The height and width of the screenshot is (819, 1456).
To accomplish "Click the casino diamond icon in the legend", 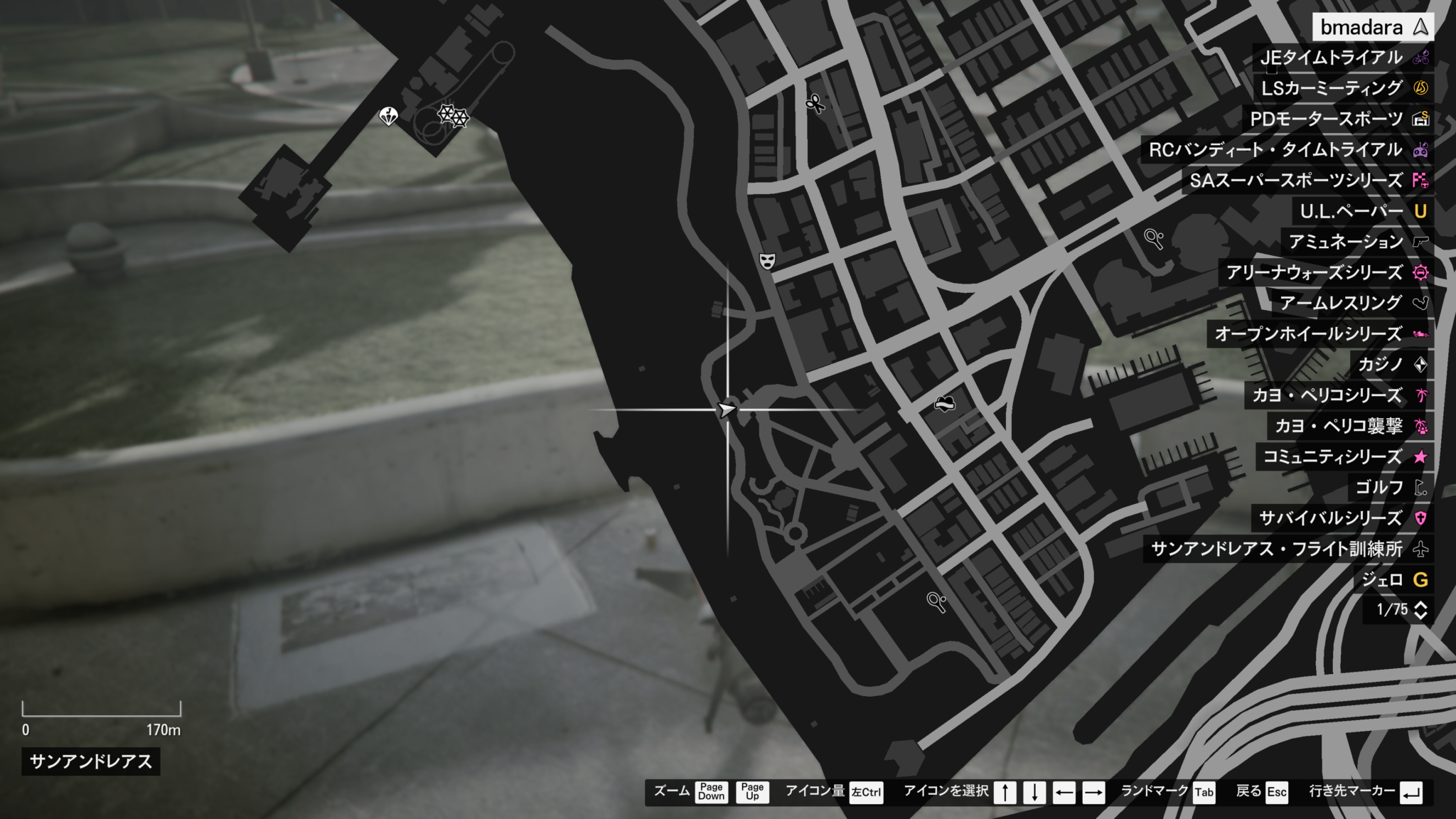I will [1422, 365].
